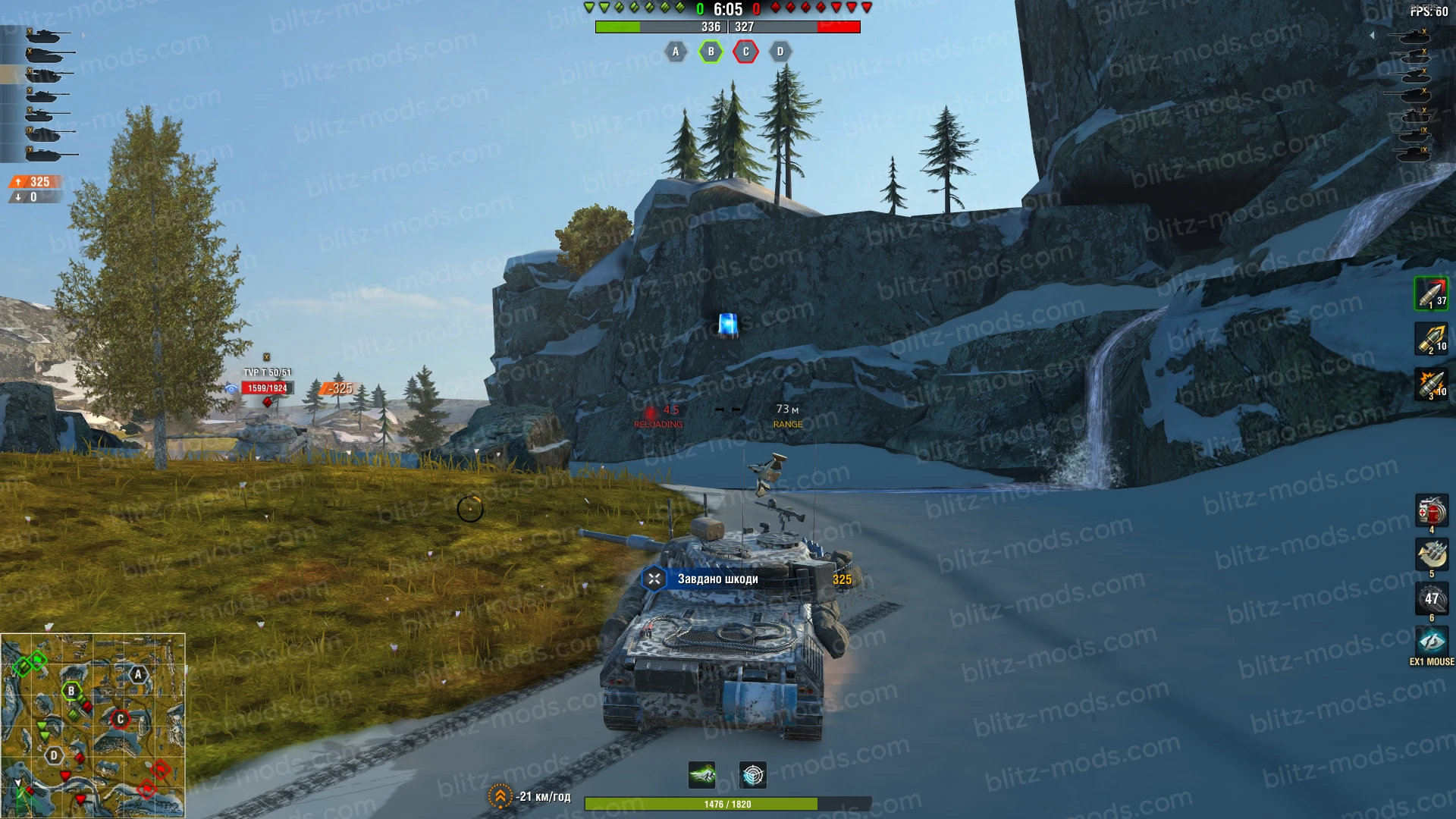Expand the enemy team list arrow
The image size is (1456, 819).
click(x=1372, y=35)
